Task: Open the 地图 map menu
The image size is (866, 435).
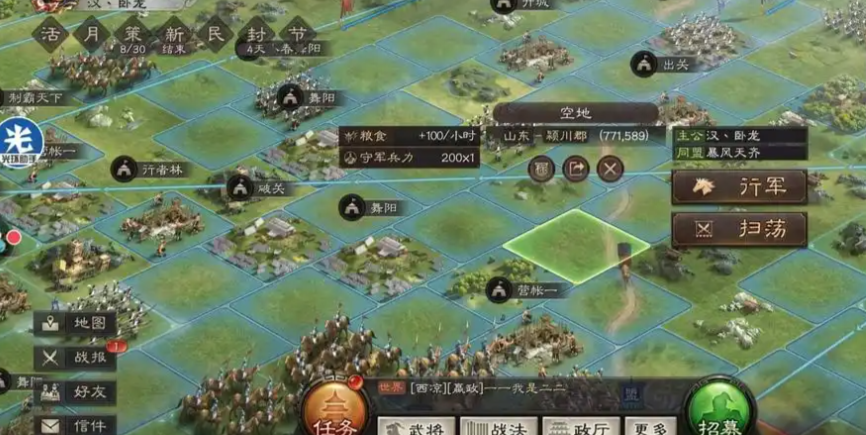Action: pyautogui.click(x=75, y=323)
